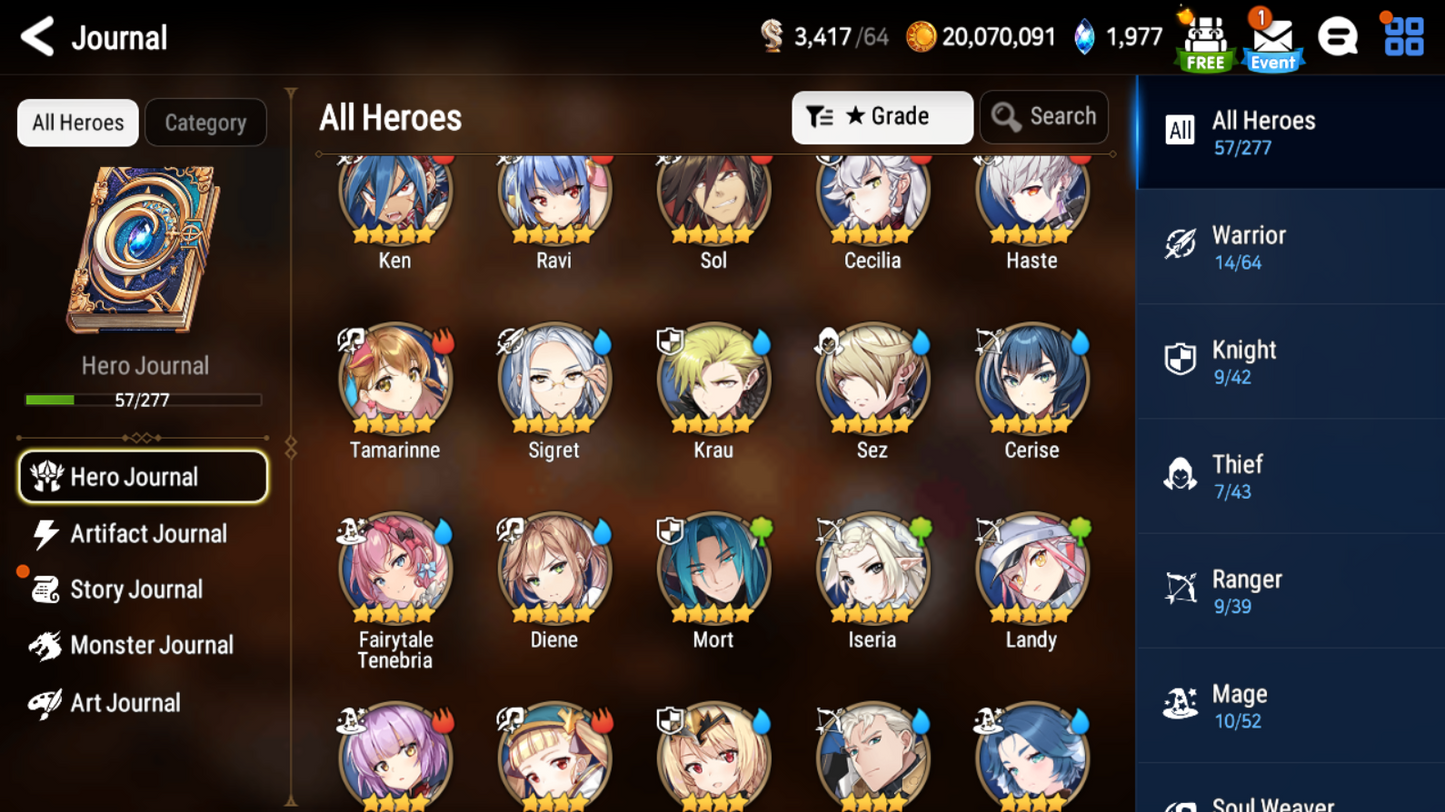
Task: Open the blue quick menu grid icon
Action: [x=1402, y=36]
